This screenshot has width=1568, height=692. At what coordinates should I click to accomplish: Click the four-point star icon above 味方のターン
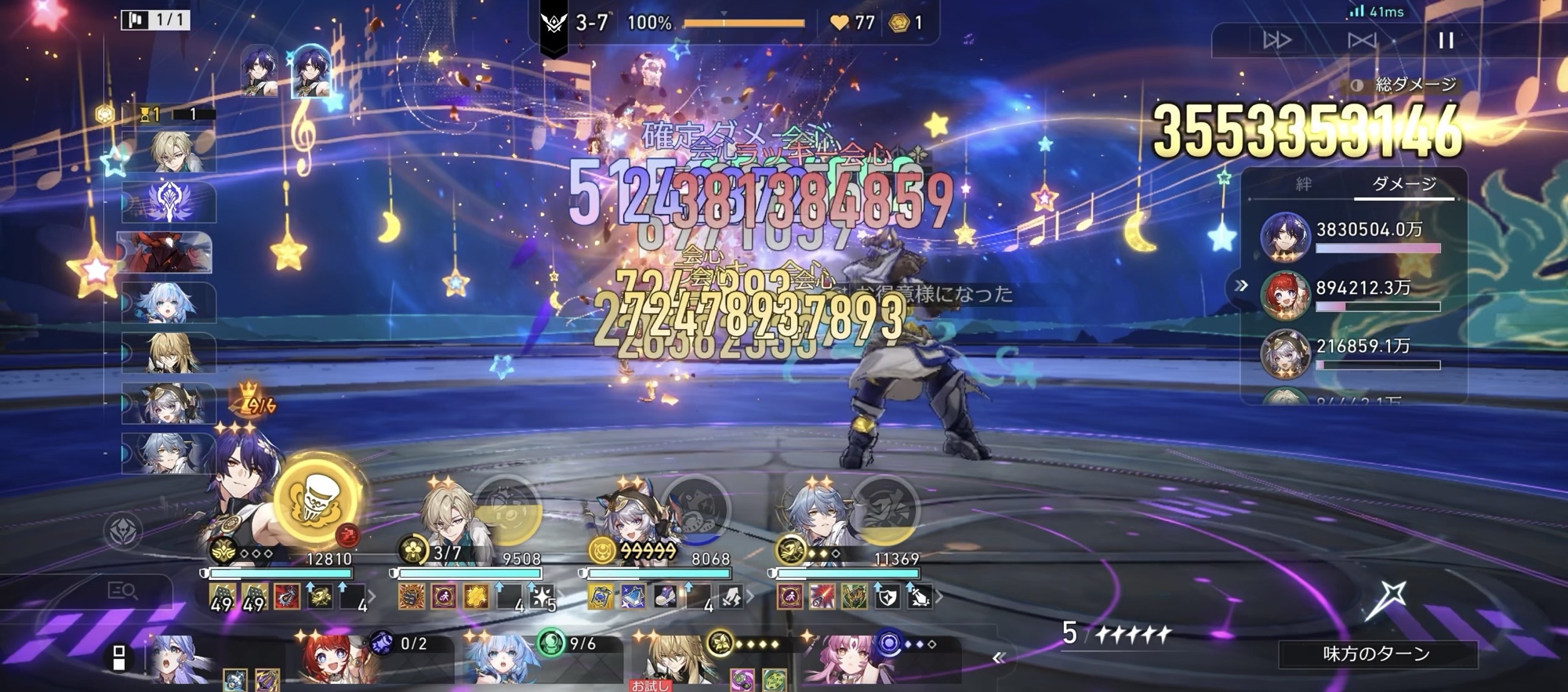tap(1385, 601)
